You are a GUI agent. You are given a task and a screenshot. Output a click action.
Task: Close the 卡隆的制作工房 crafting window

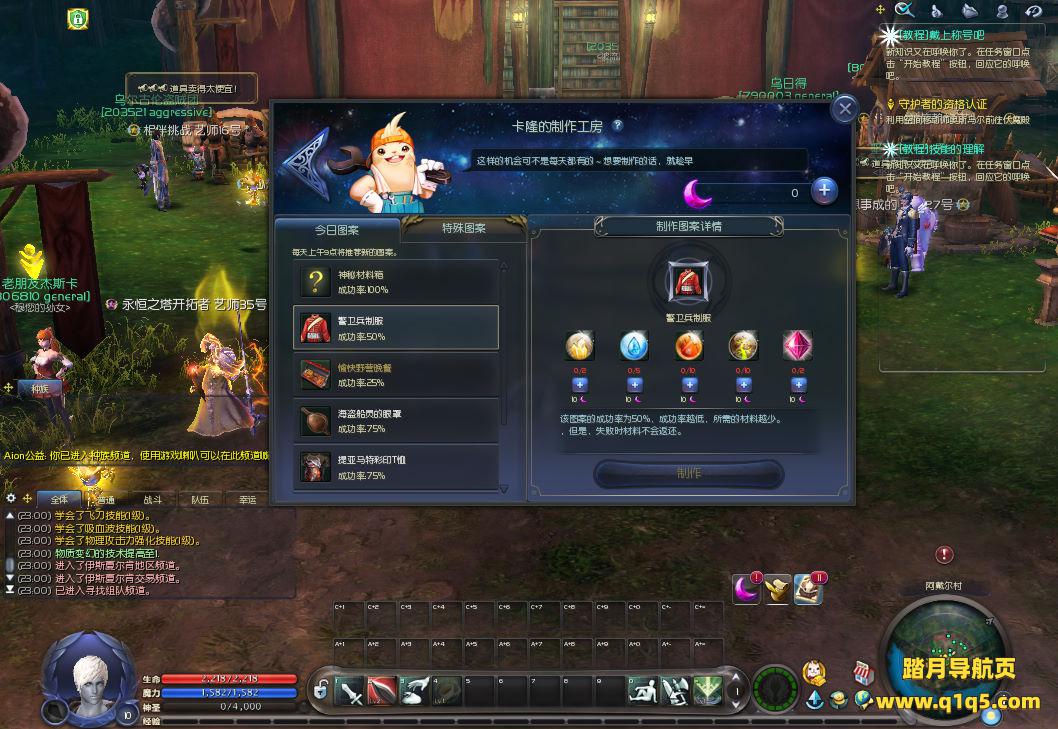point(845,109)
